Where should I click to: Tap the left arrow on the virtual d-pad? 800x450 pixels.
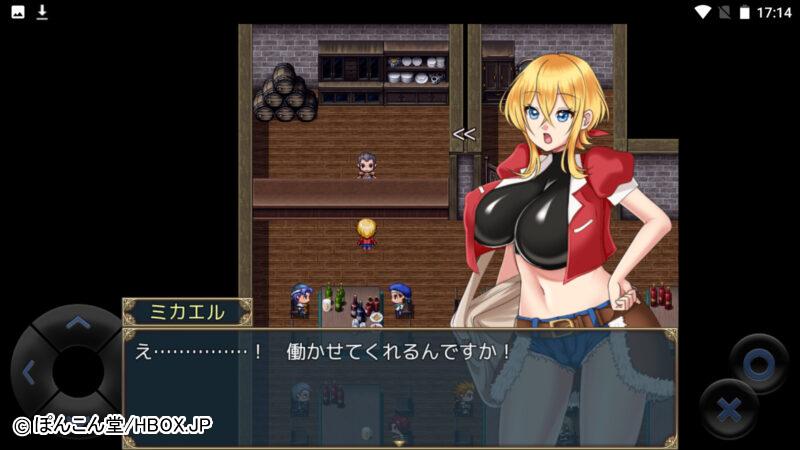[28, 373]
